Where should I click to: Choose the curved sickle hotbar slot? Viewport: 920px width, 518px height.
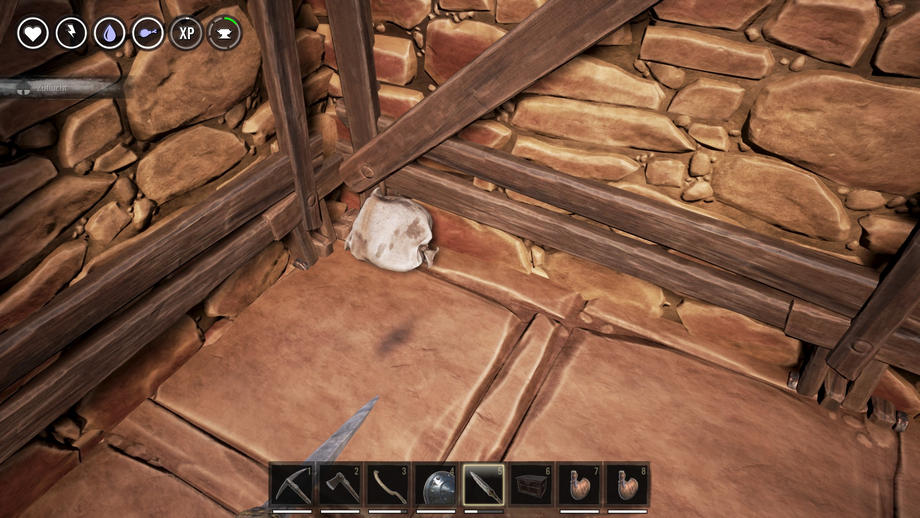pos(387,485)
